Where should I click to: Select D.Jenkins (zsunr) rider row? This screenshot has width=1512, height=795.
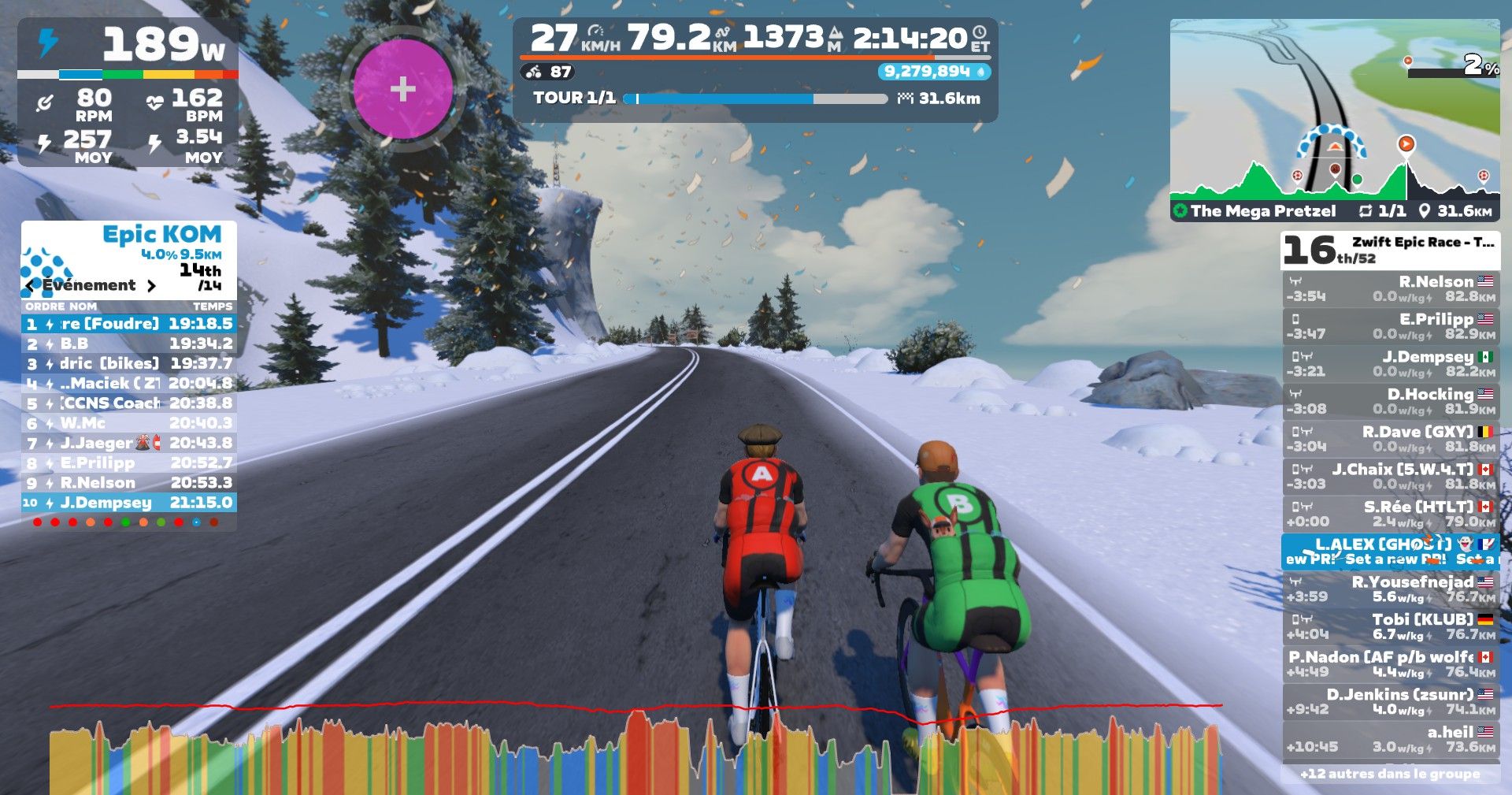(1391, 701)
